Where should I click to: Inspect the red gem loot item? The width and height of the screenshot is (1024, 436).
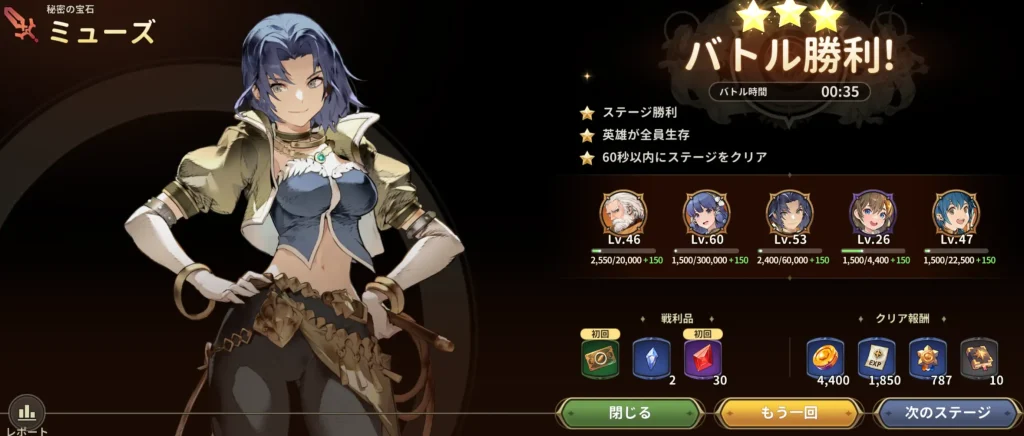tap(703, 358)
